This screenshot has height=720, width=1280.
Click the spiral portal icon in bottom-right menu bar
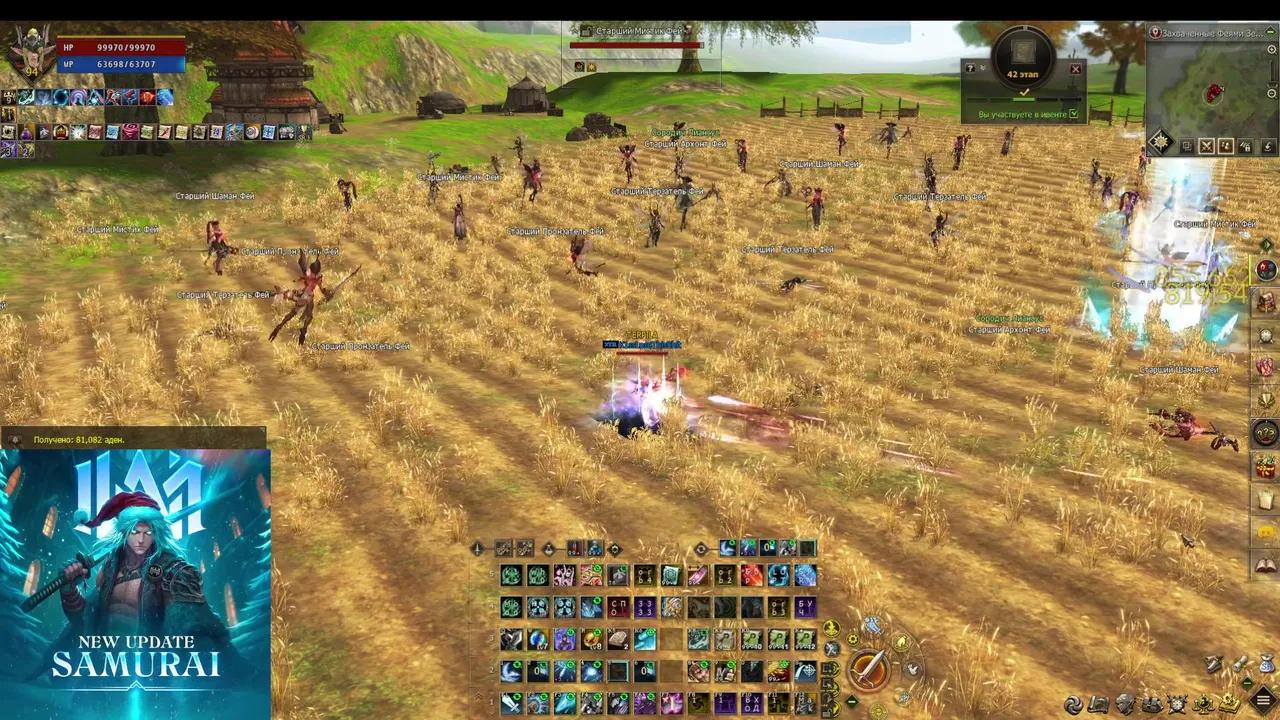coord(1074,702)
